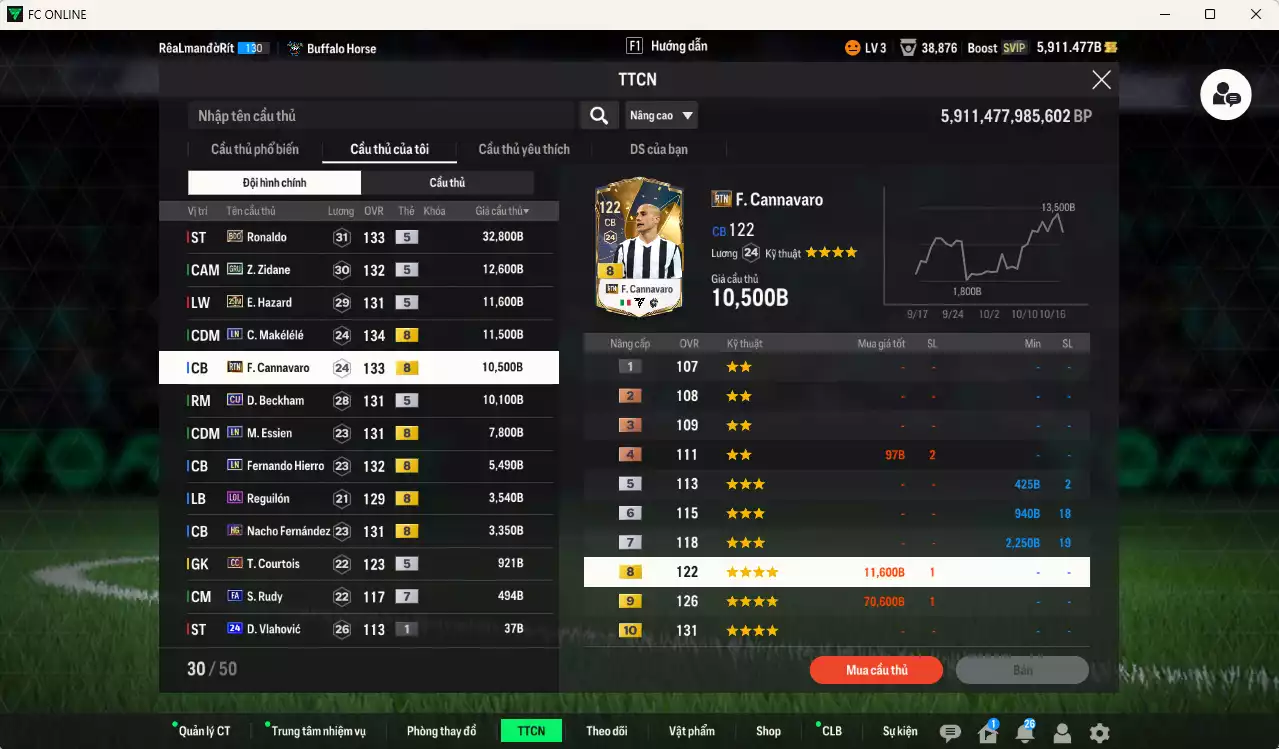Minimize the FC ONLINE window
Screen dimensions: 1279x749
click(x=1164, y=14)
